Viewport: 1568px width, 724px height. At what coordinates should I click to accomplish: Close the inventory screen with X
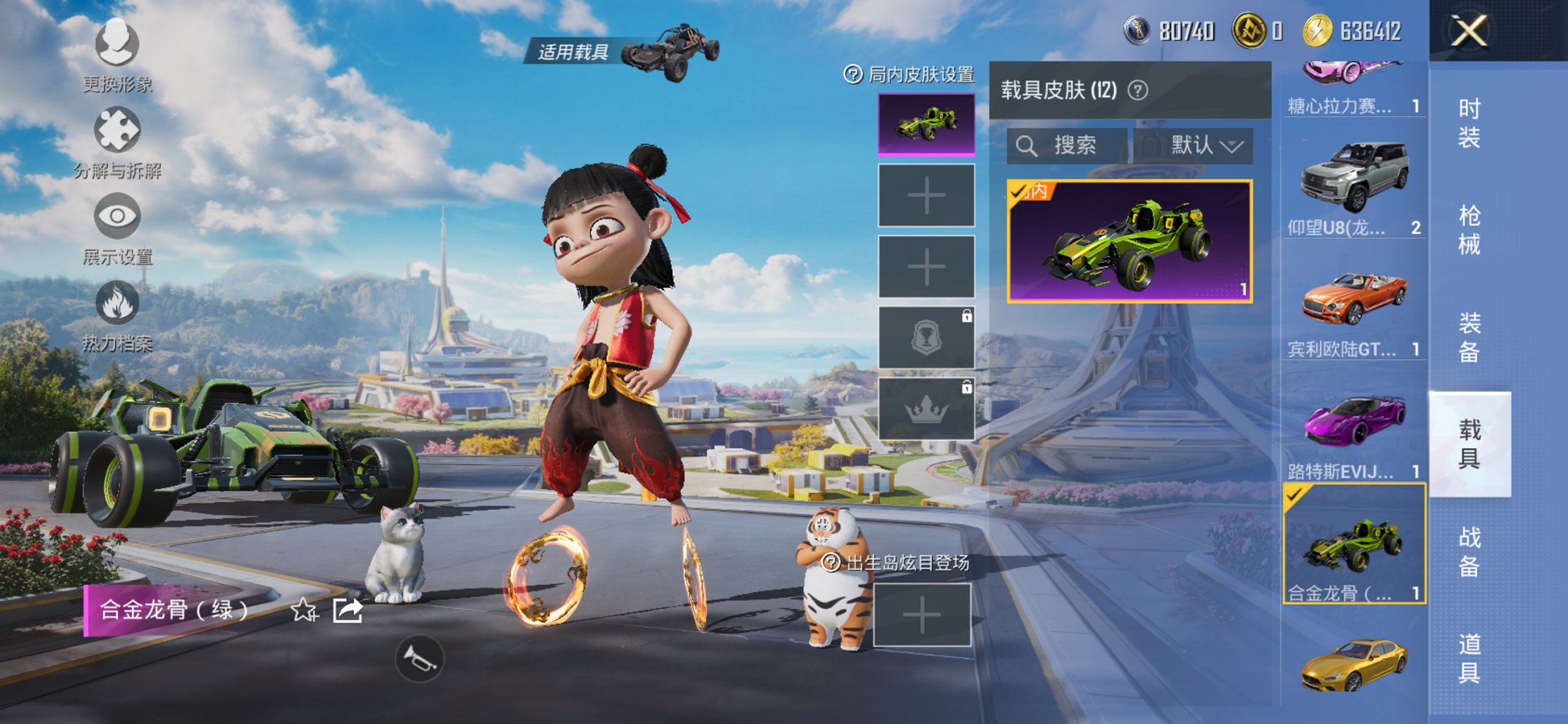tap(1468, 31)
